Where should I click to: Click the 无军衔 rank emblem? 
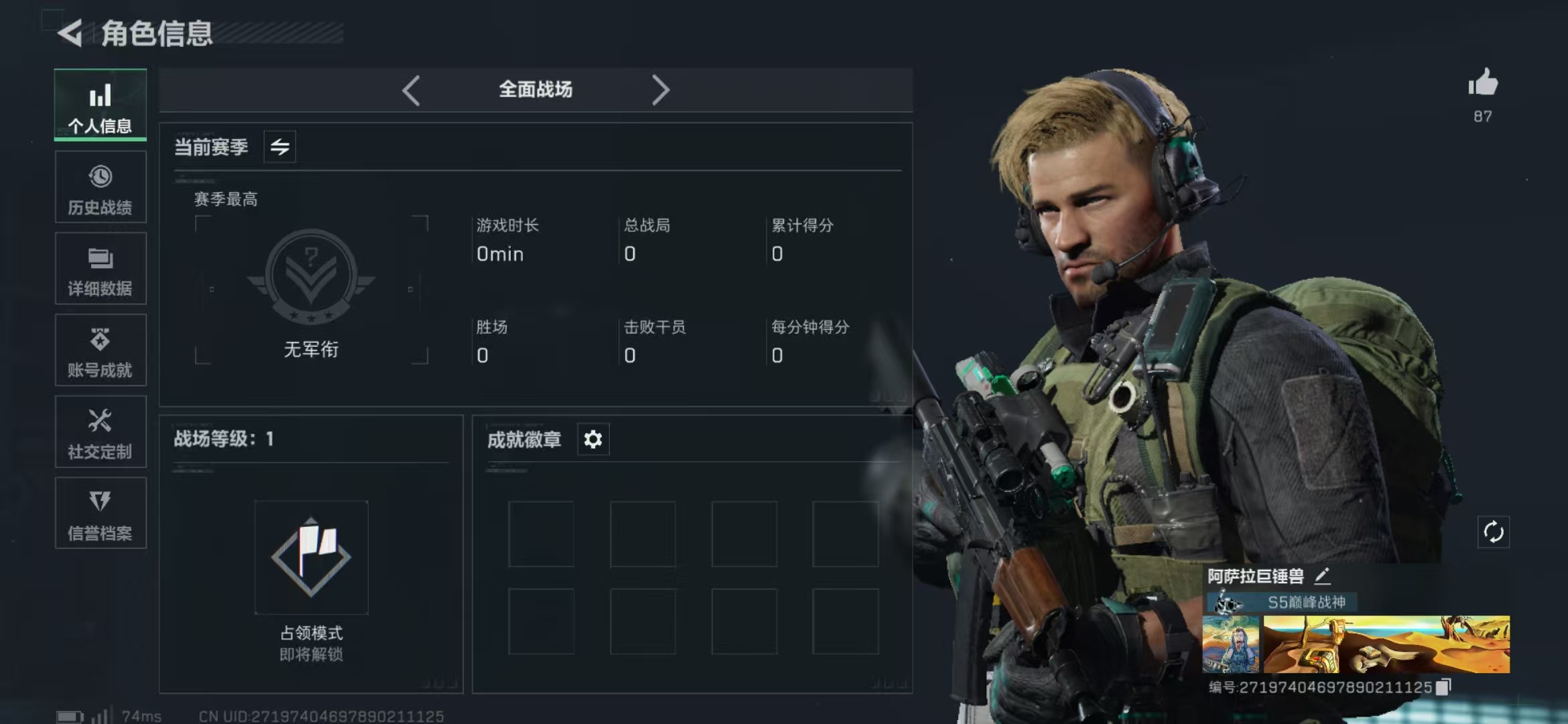(x=311, y=276)
